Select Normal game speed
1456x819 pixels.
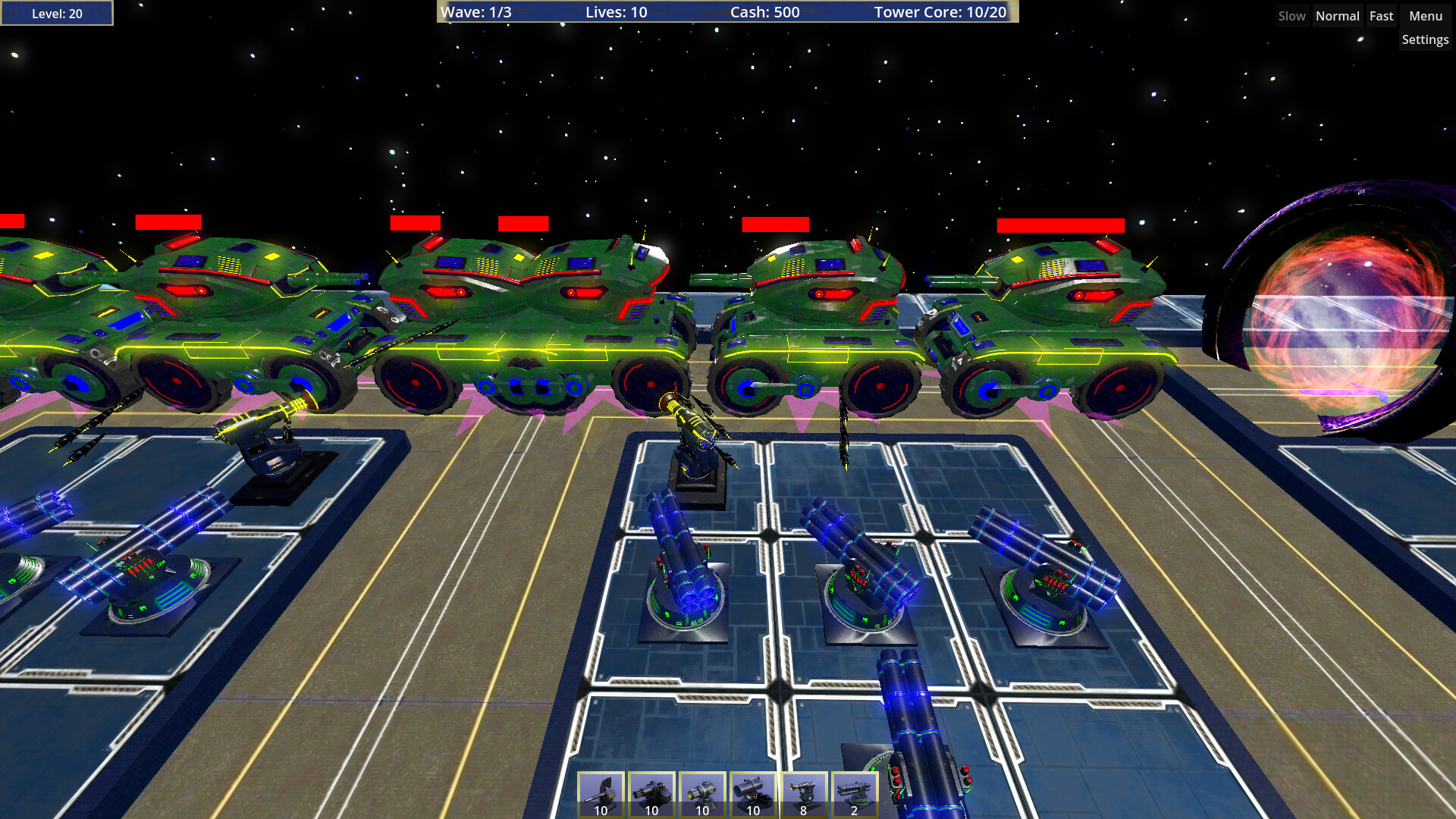pos(1337,15)
